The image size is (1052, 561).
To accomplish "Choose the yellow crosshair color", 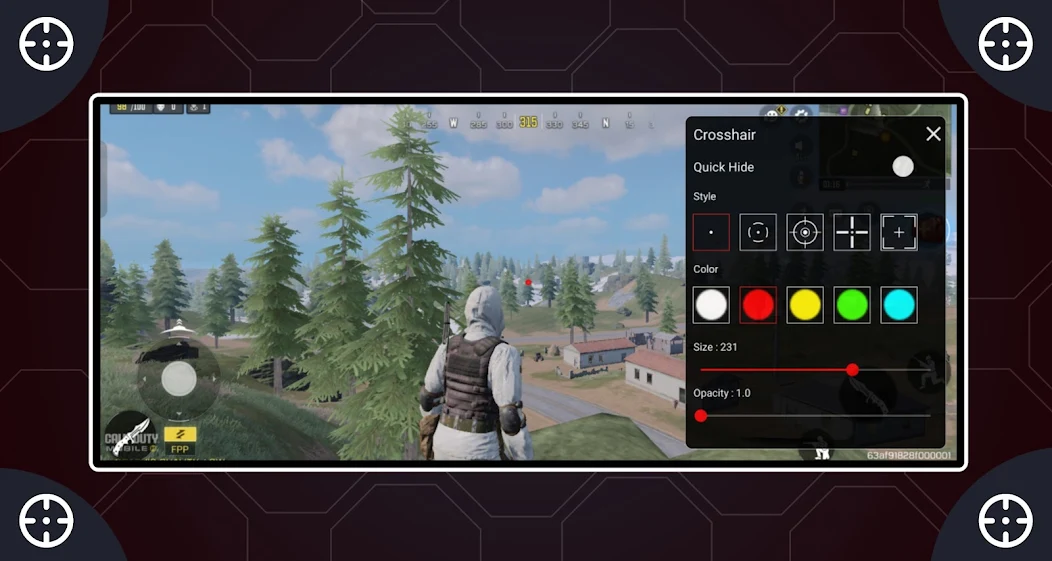I will (x=805, y=305).
